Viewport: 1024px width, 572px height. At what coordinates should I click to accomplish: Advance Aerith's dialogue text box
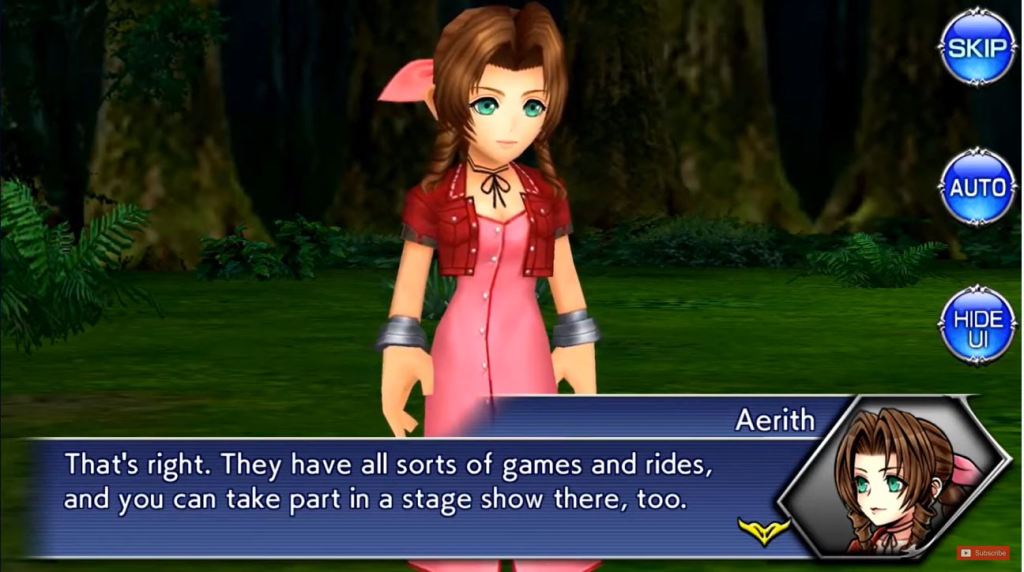click(x=400, y=482)
